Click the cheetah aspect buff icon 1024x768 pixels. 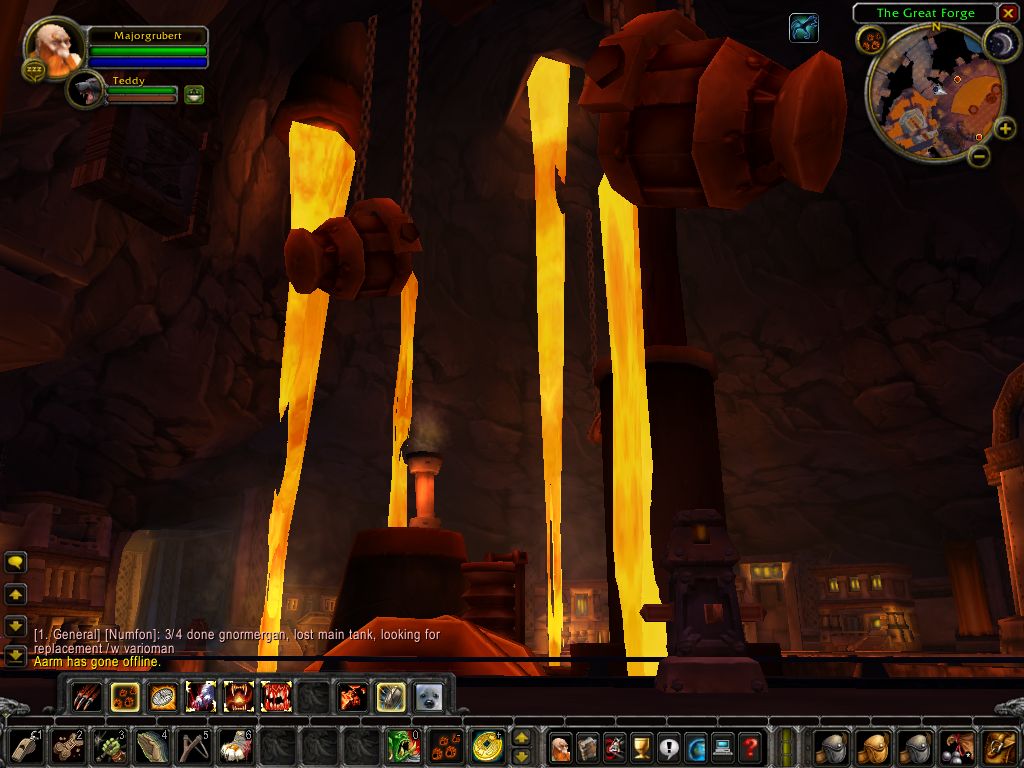point(803,28)
